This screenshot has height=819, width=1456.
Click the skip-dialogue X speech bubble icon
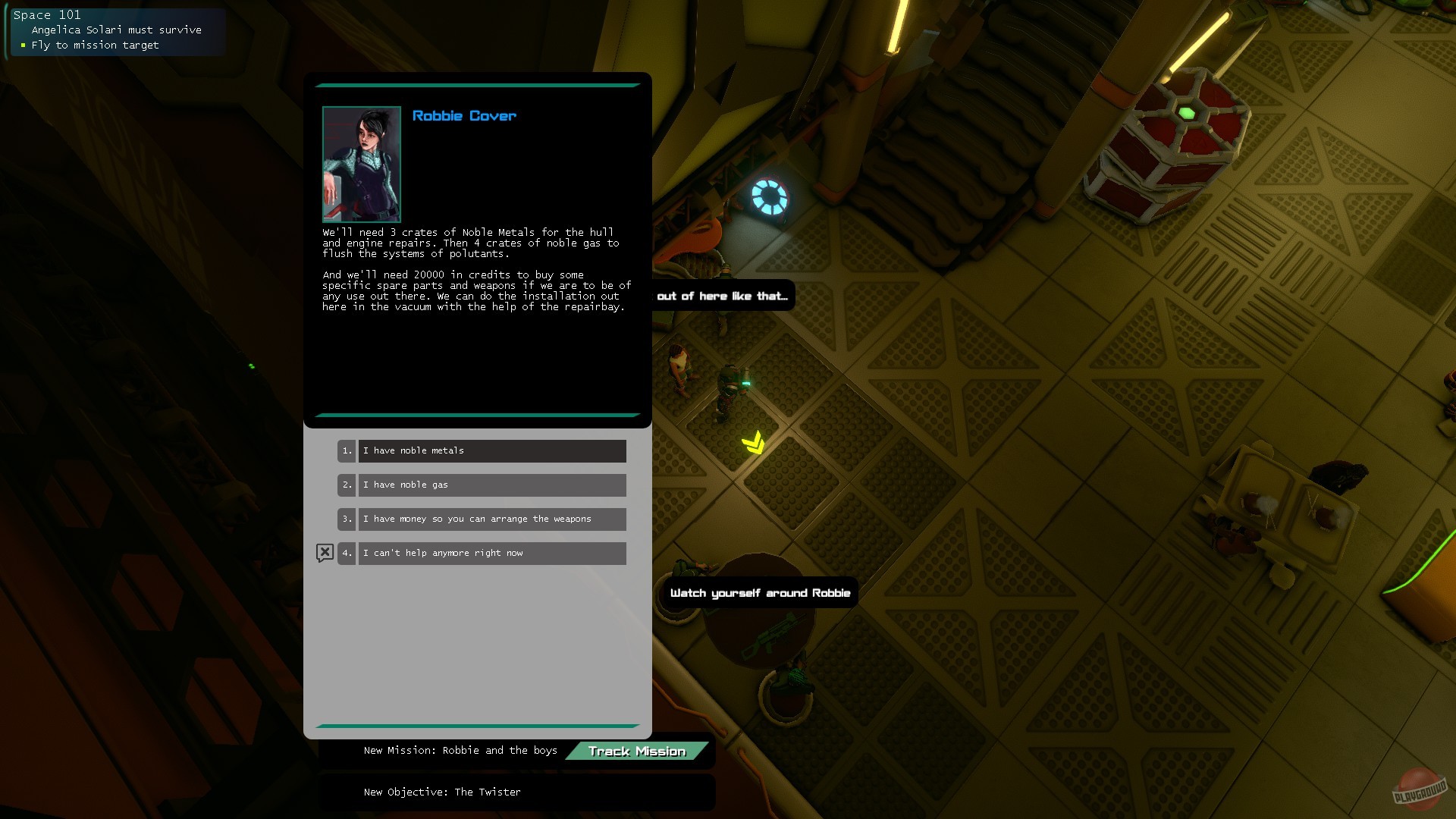(x=325, y=553)
